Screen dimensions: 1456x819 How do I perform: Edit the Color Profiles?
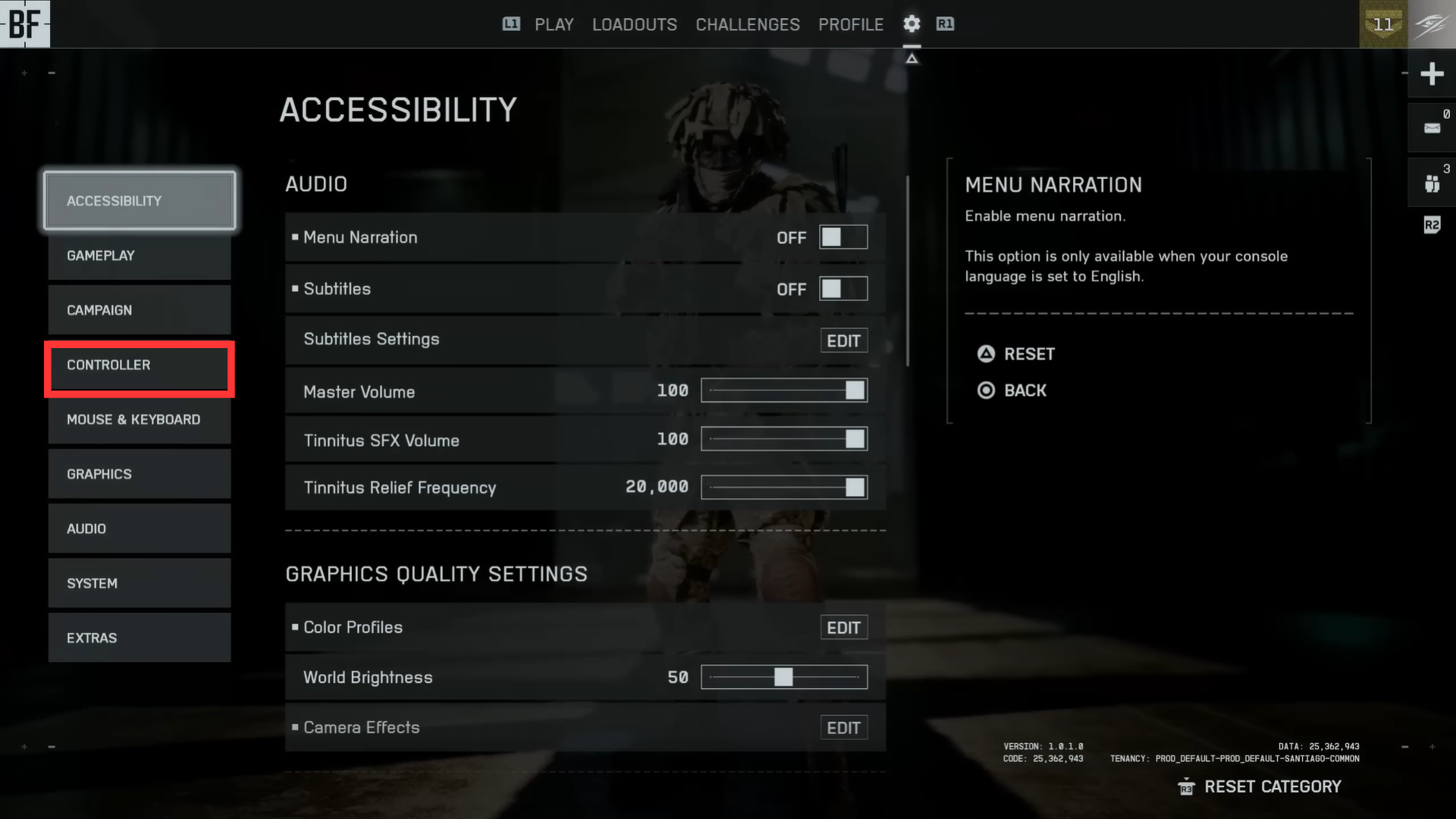tap(843, 628)
